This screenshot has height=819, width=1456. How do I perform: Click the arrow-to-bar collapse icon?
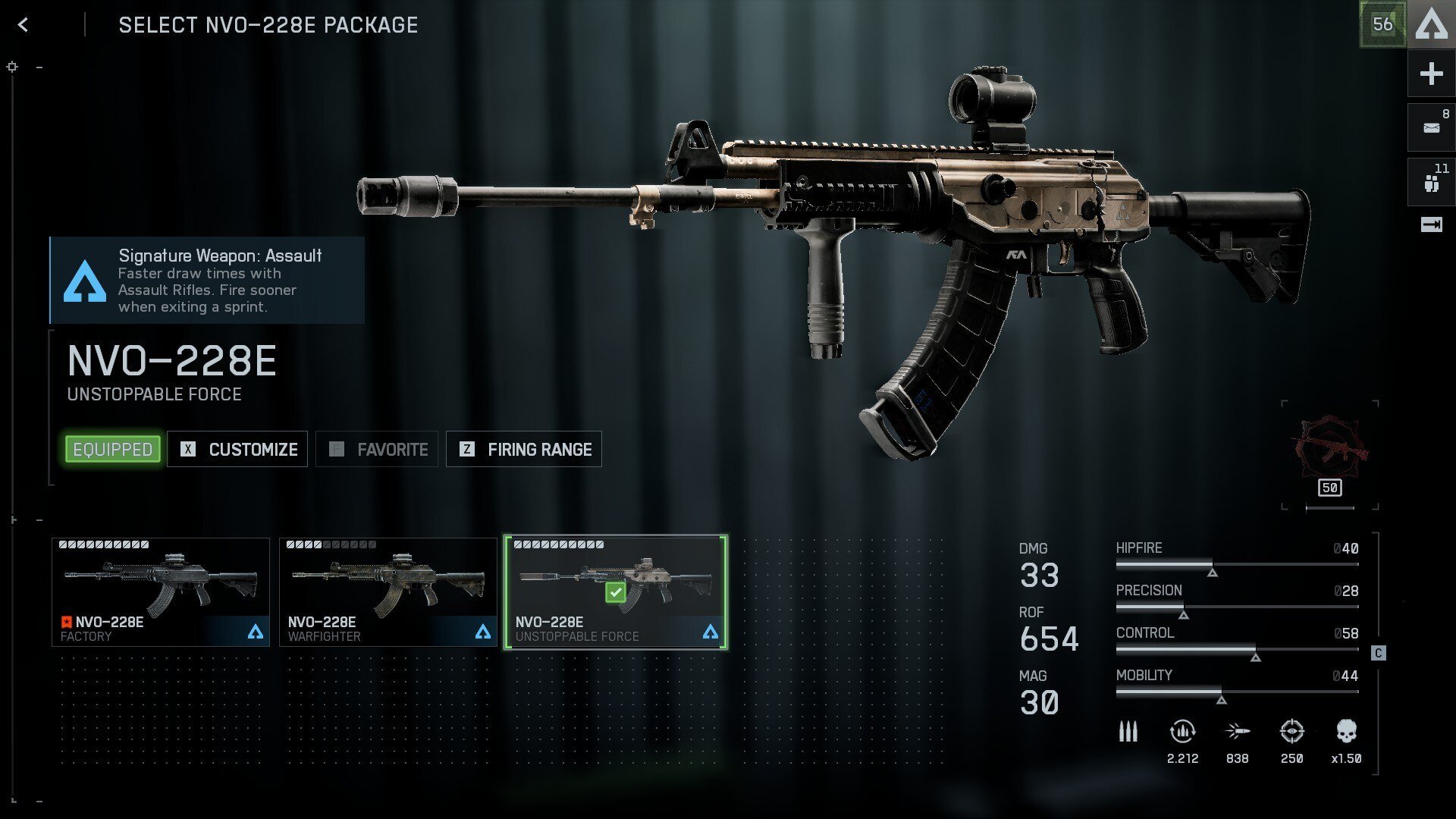click(1431, 224)
